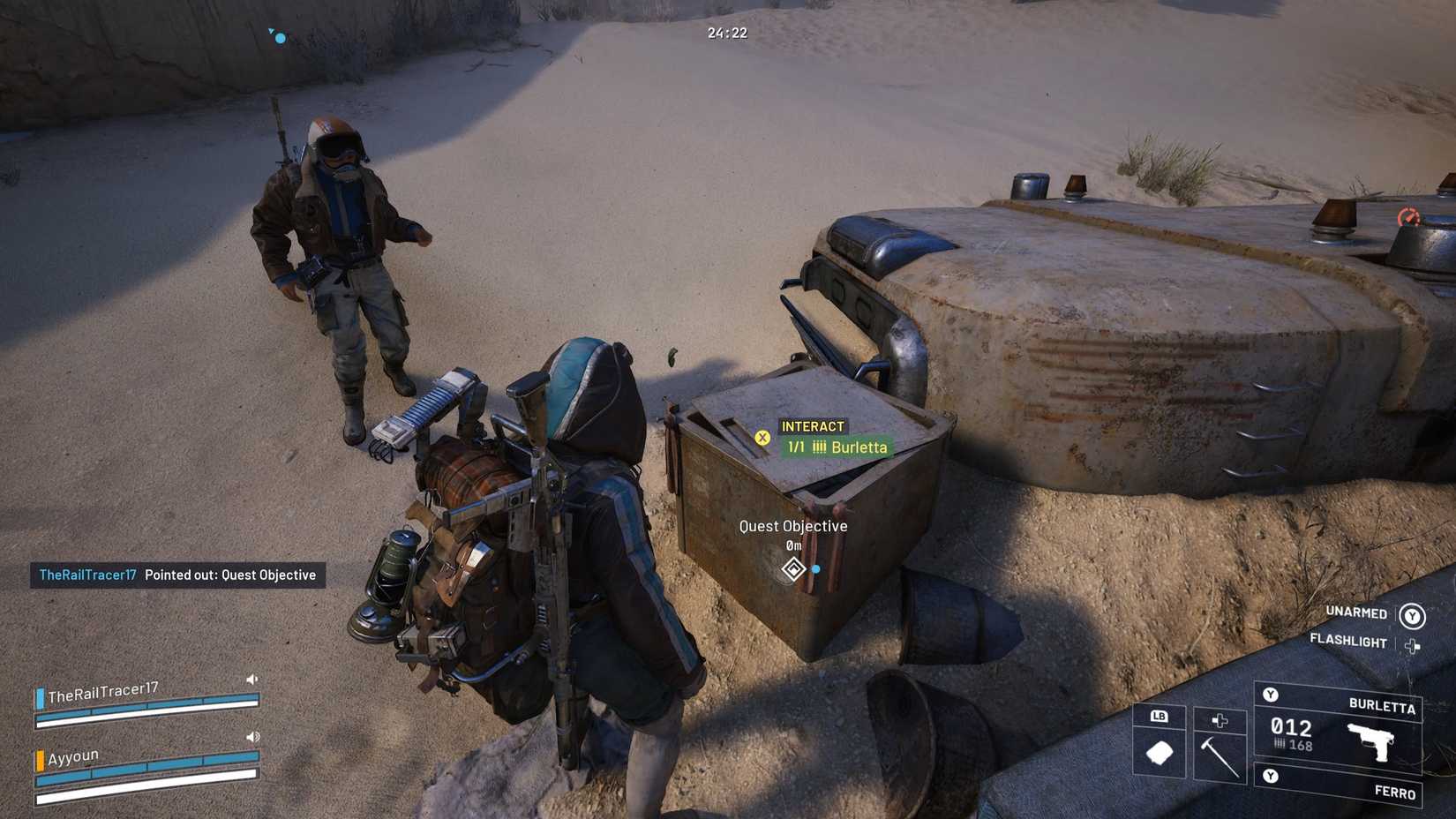Click the bandage icon in the LB slot
Viewport: 1456px width, 819px height.
click(1160, 753)
